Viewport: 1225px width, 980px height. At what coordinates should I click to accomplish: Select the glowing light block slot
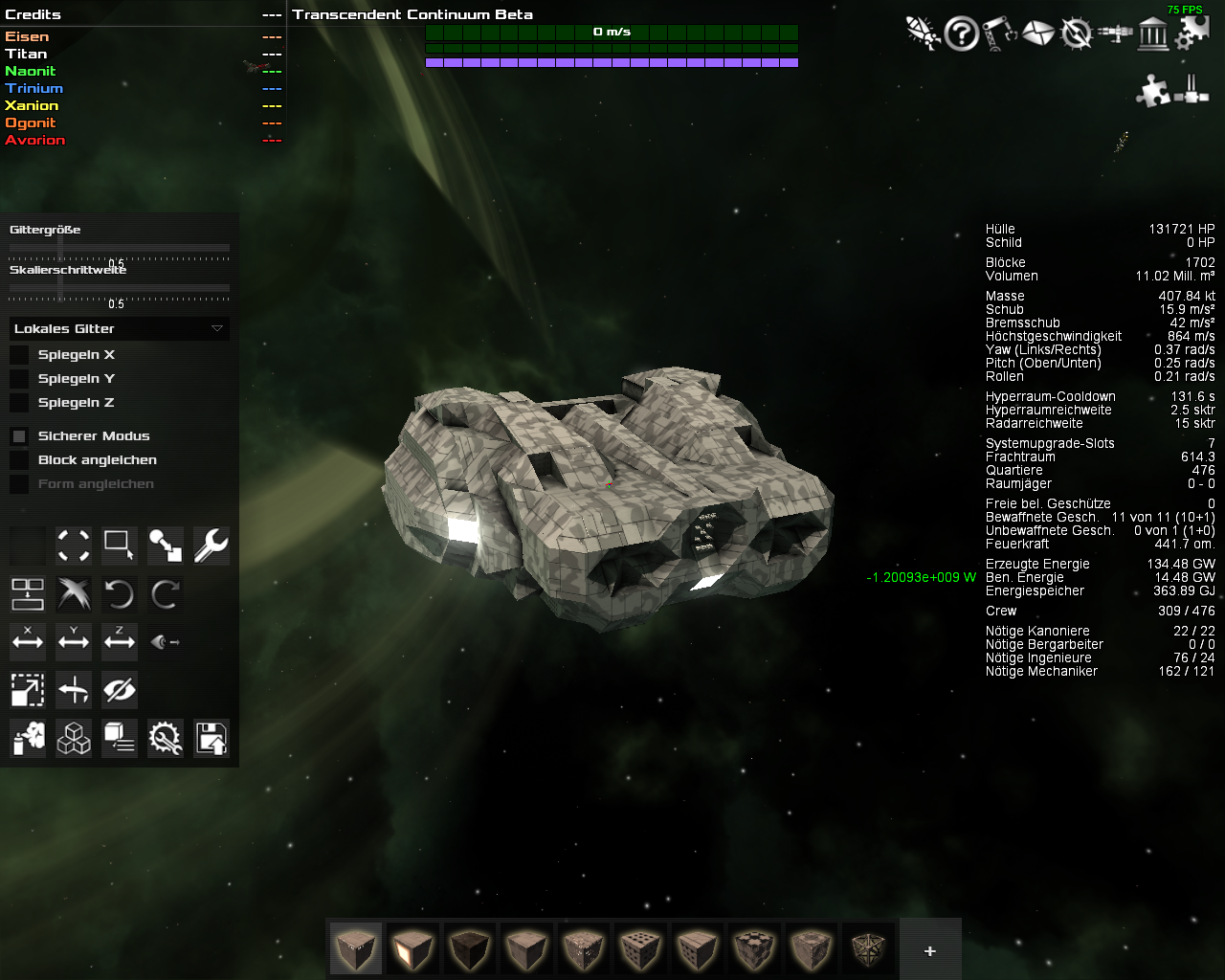pos(412,948)
